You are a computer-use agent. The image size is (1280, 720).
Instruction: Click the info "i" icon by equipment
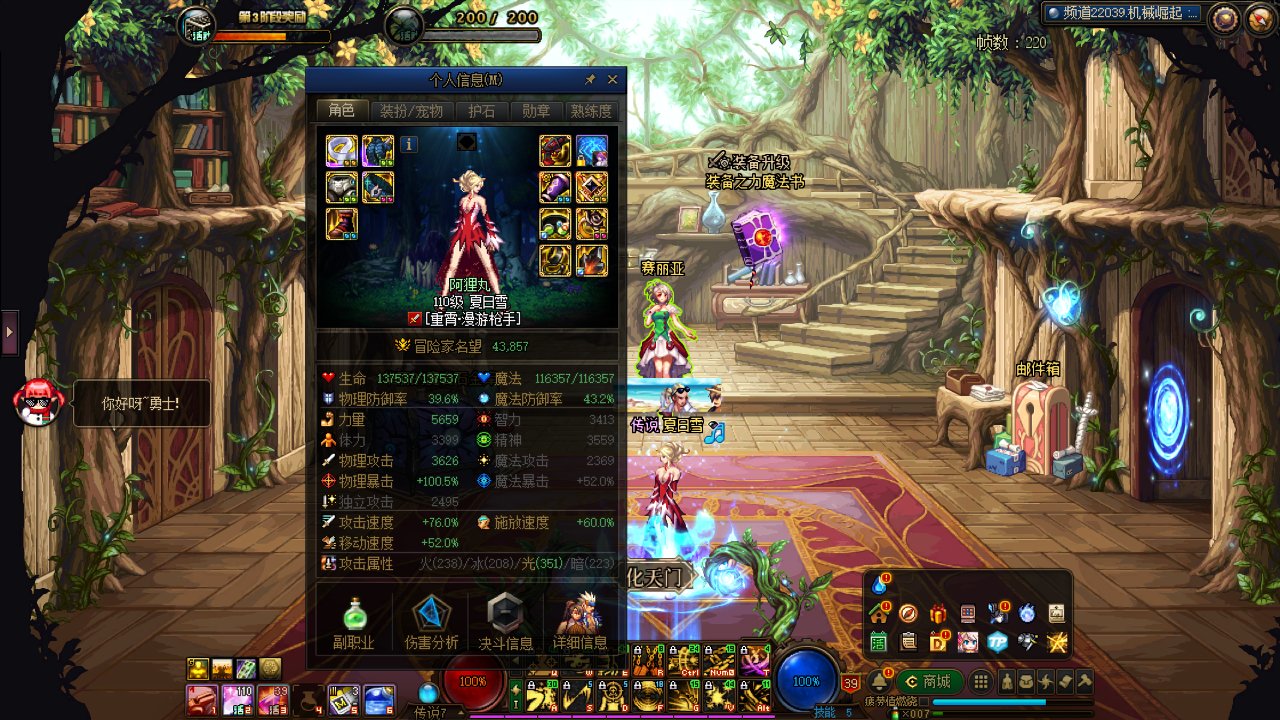coord(409,144)
